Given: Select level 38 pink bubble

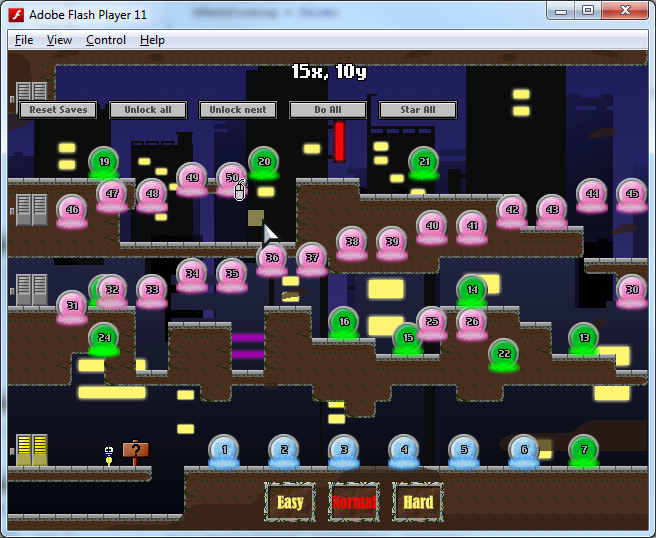Looking at the screenshot, I should pos(351,242).
